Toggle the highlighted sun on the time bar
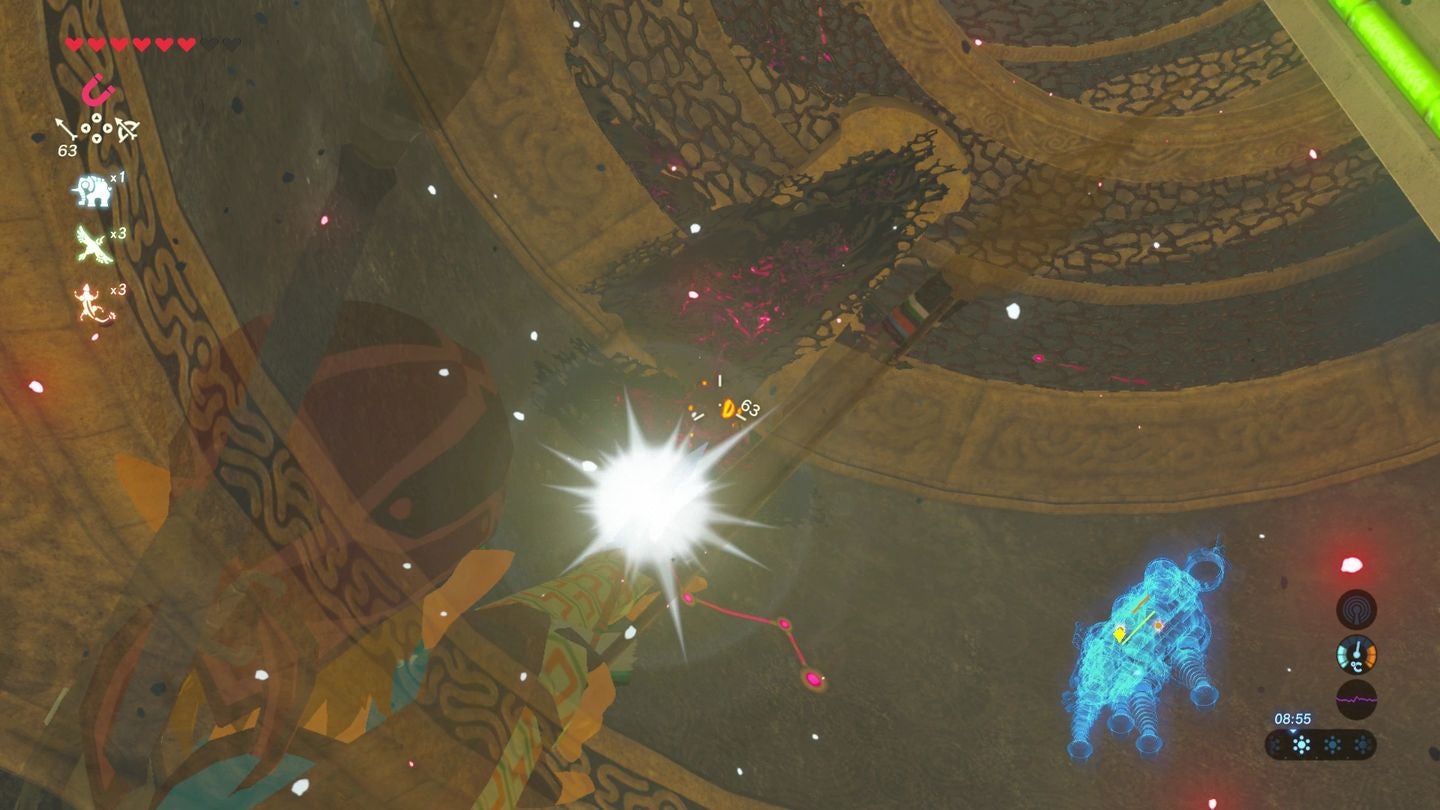This screenshot has width=1440, height=810. pos(1302,745)
